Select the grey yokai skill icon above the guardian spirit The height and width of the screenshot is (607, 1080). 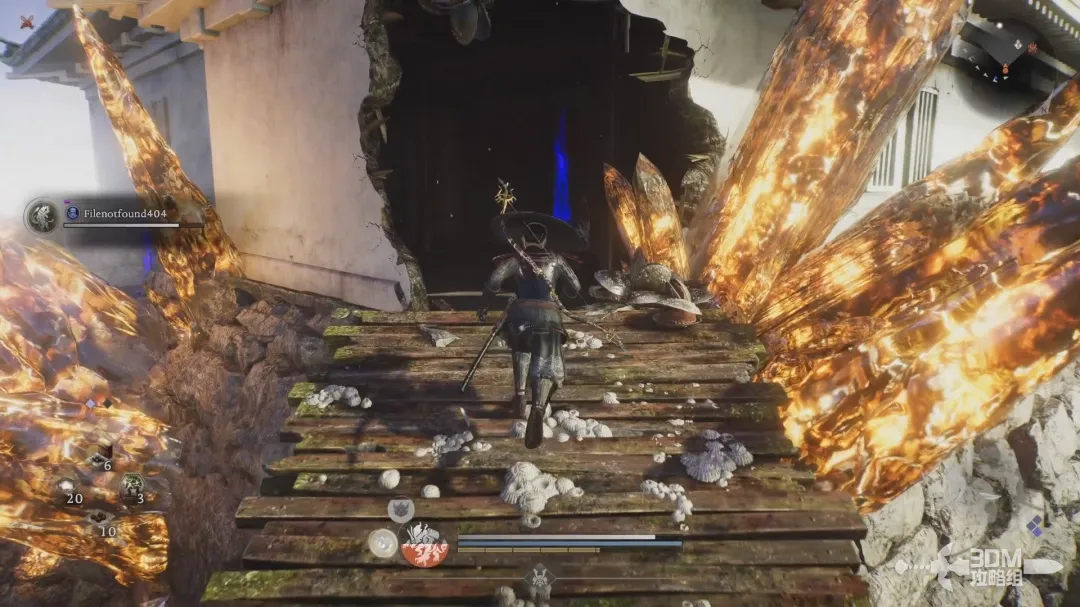(x=401, y=510)
